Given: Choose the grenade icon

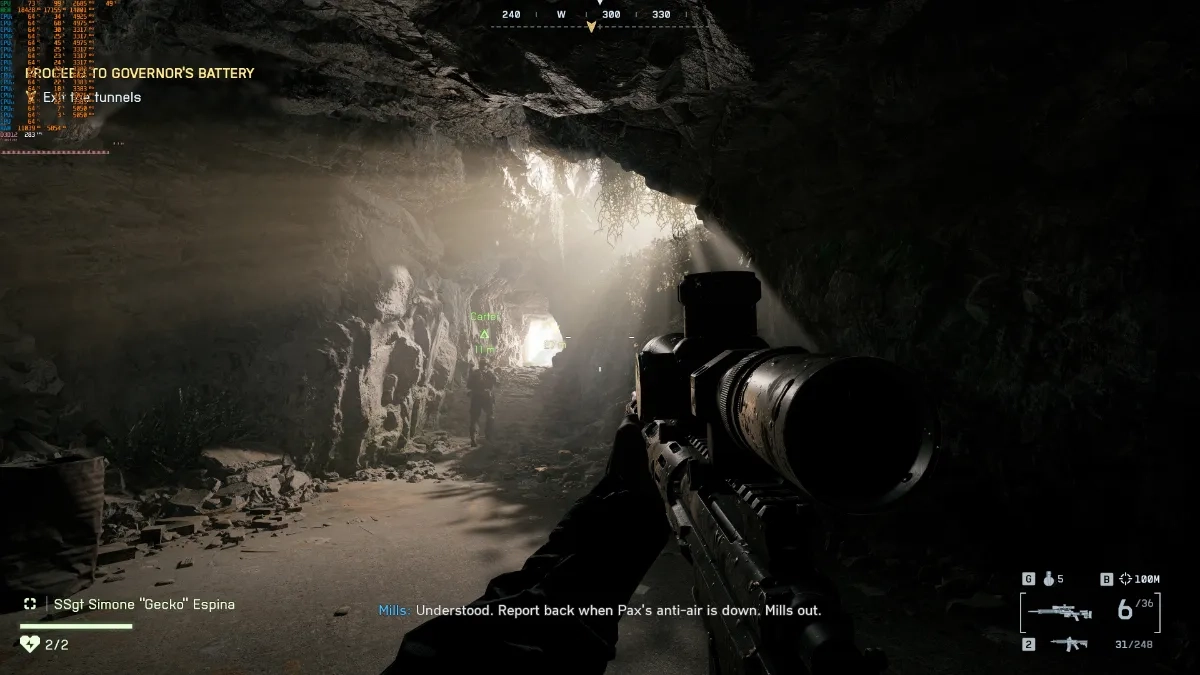Looking at the screenshot, I should pyautogui.click(x=1049, y=579).
